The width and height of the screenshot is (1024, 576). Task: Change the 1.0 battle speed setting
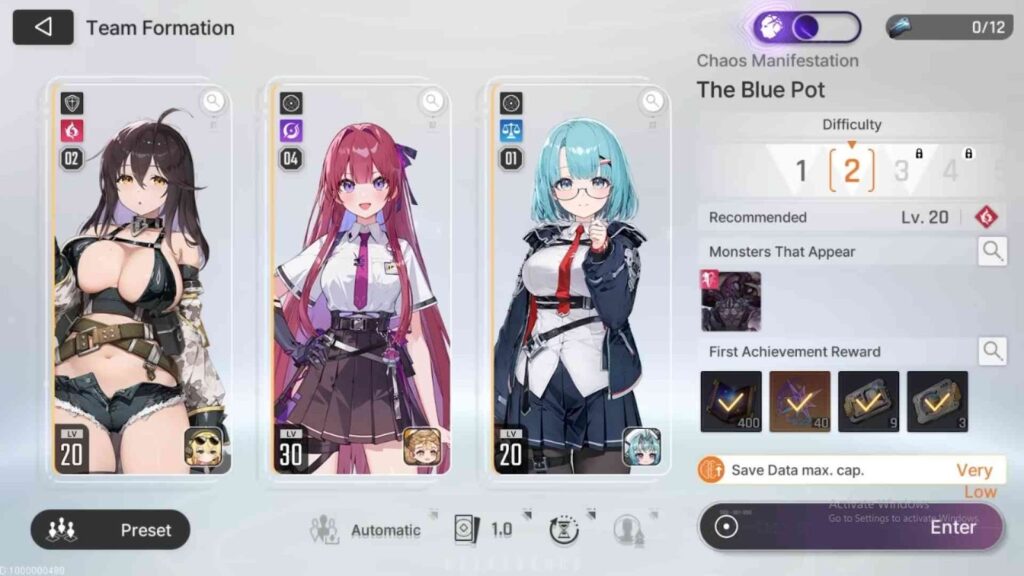point(483,530)
